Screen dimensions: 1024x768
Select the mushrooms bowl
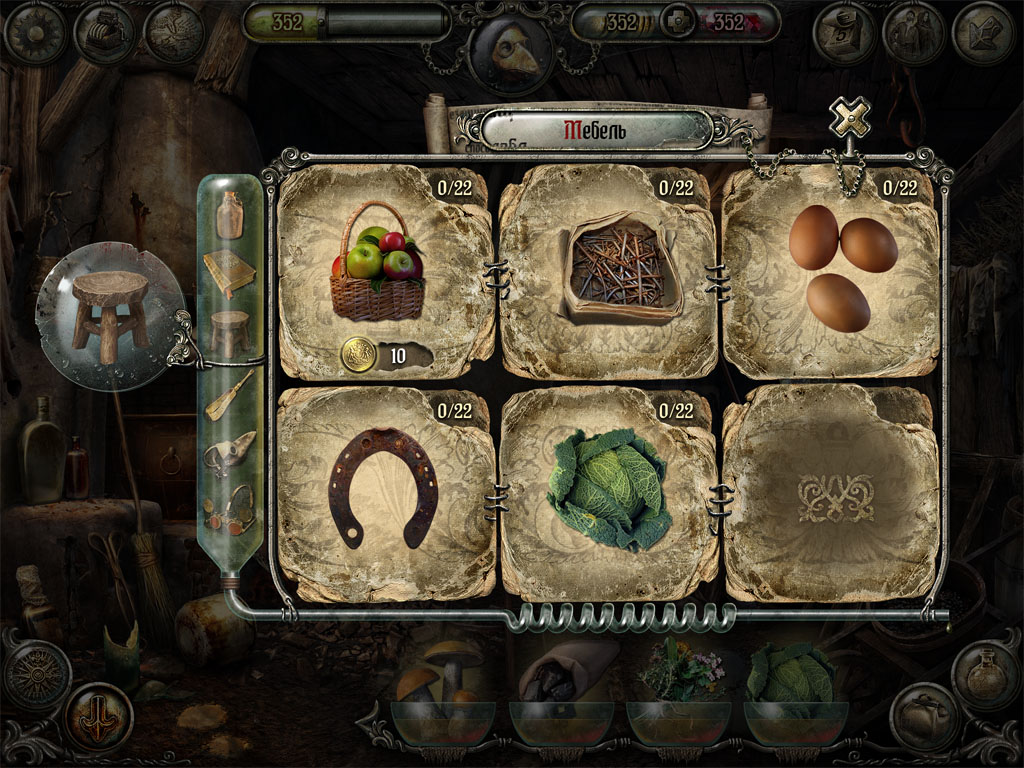(442, 700)
